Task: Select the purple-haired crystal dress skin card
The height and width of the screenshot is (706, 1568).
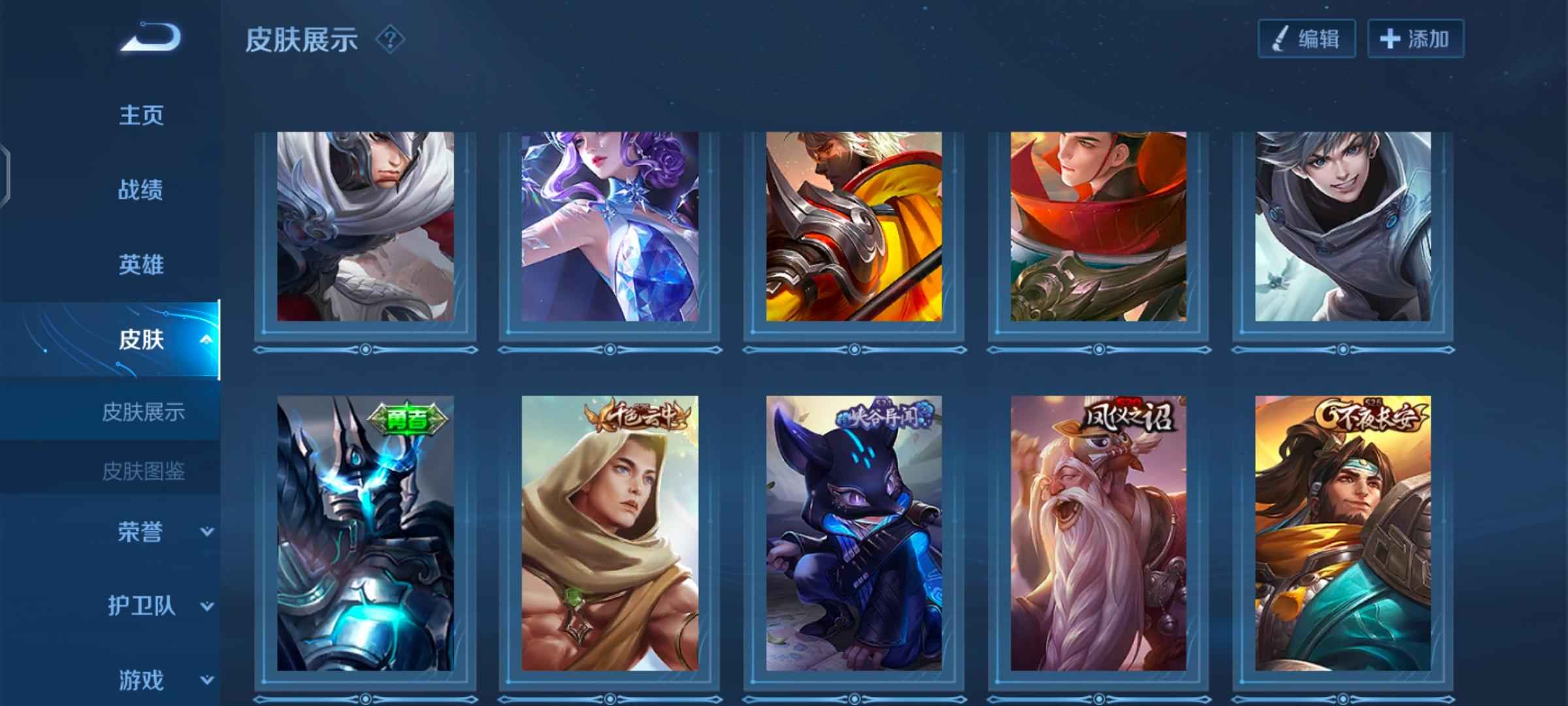Action: click(610, 226)
